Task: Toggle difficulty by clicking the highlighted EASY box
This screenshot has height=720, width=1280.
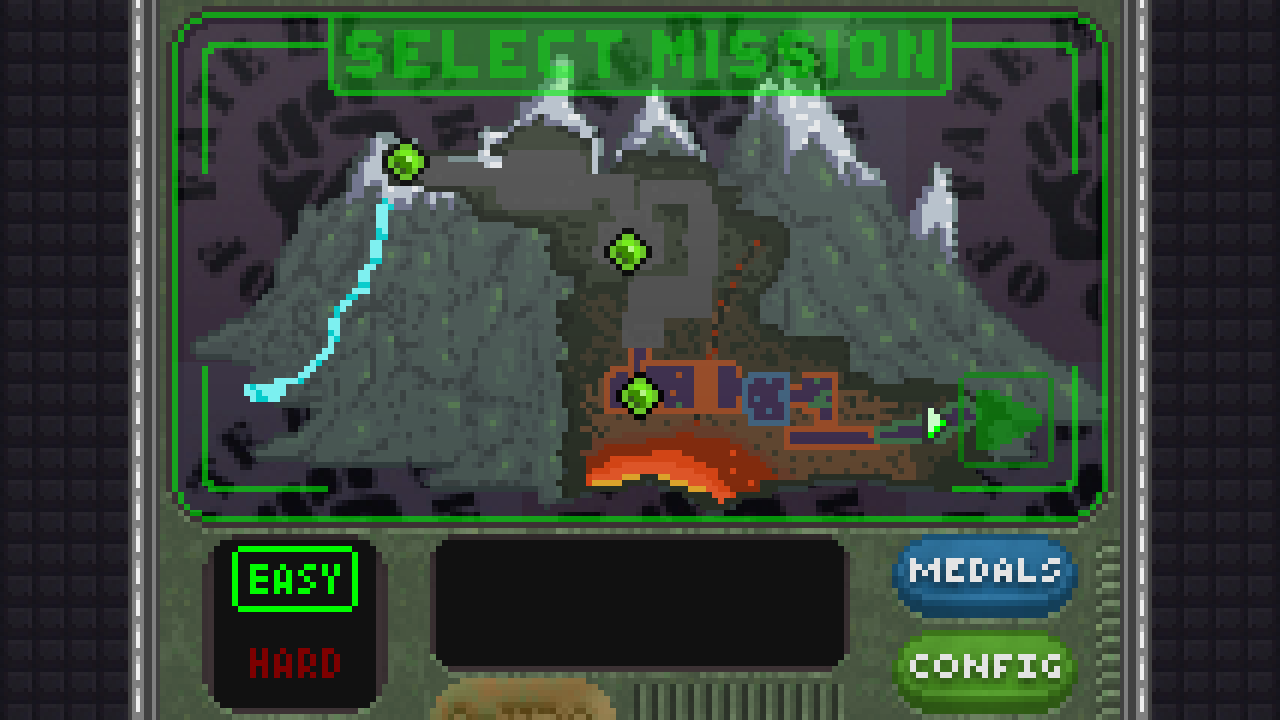Action: tap(293, 576)
